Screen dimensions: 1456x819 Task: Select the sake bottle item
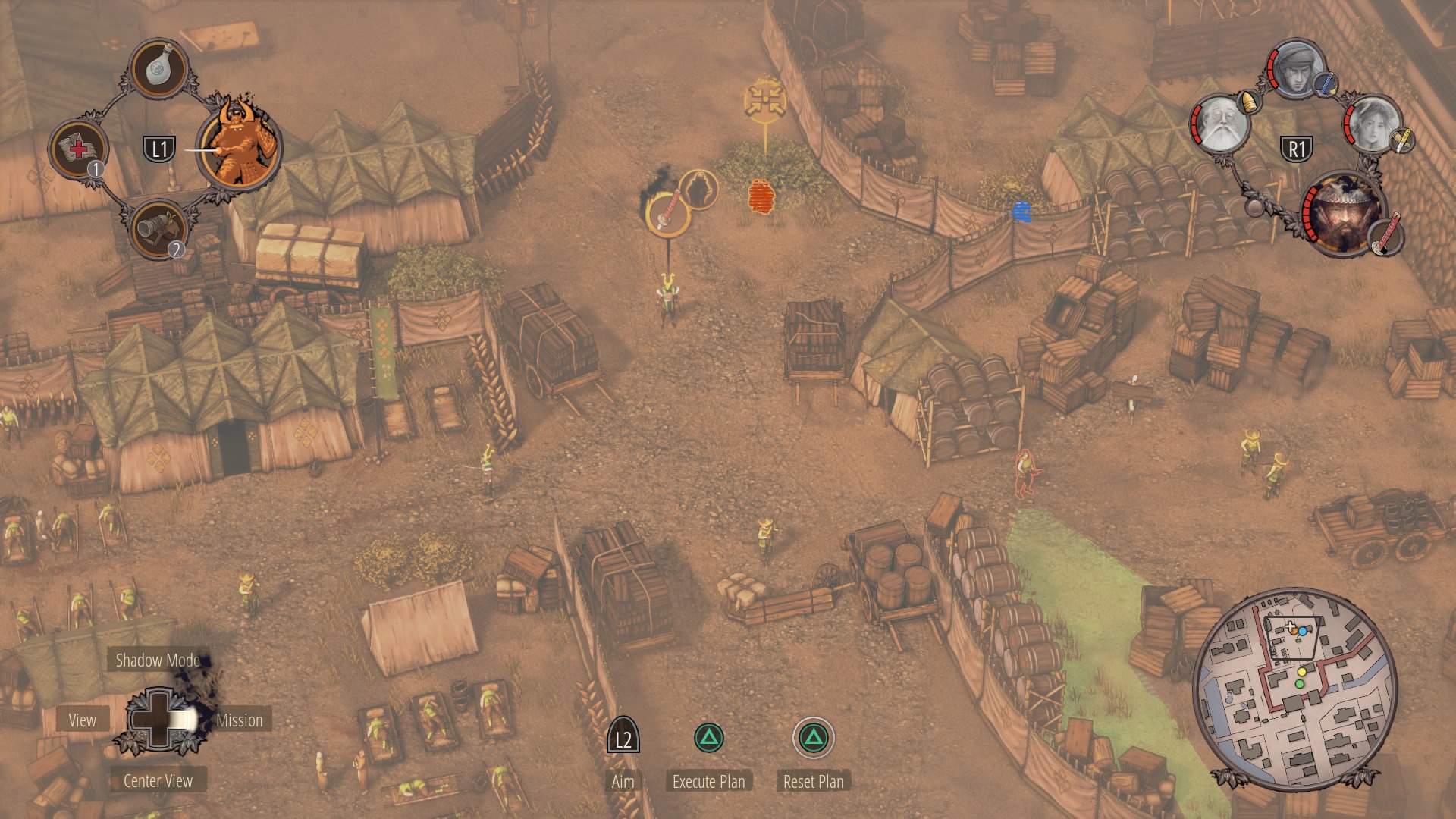(x=160, y=68)
